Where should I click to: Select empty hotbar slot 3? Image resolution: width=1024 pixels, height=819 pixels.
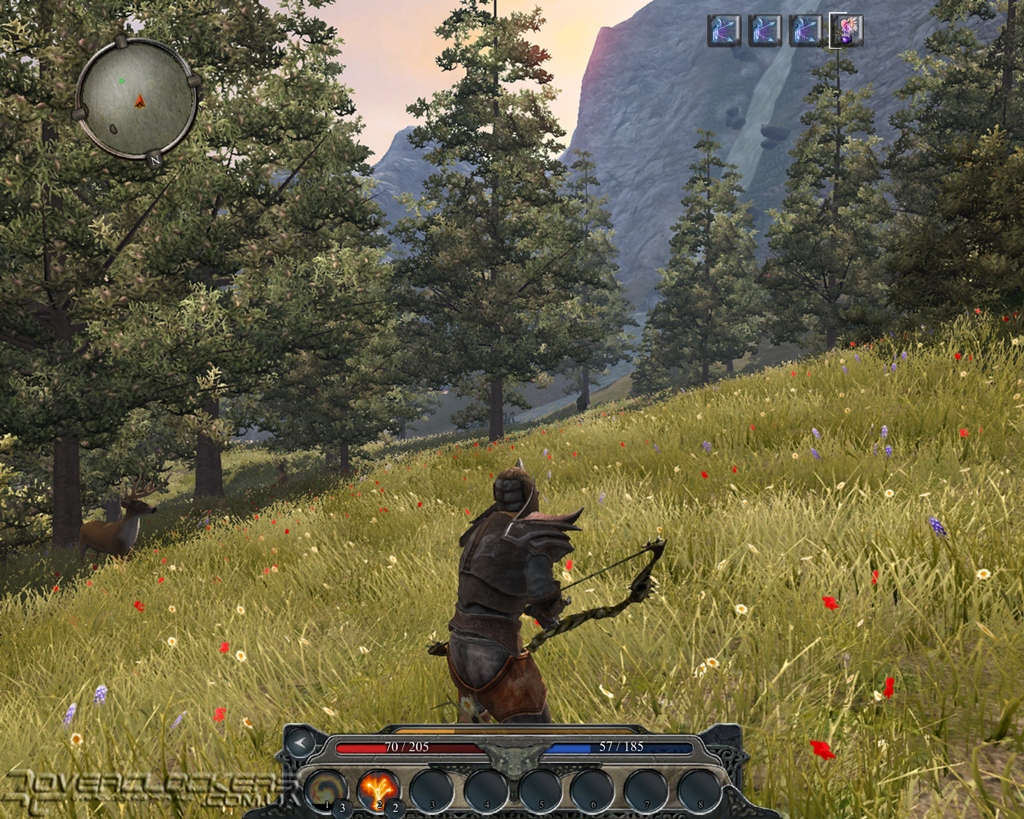(432, 790)
